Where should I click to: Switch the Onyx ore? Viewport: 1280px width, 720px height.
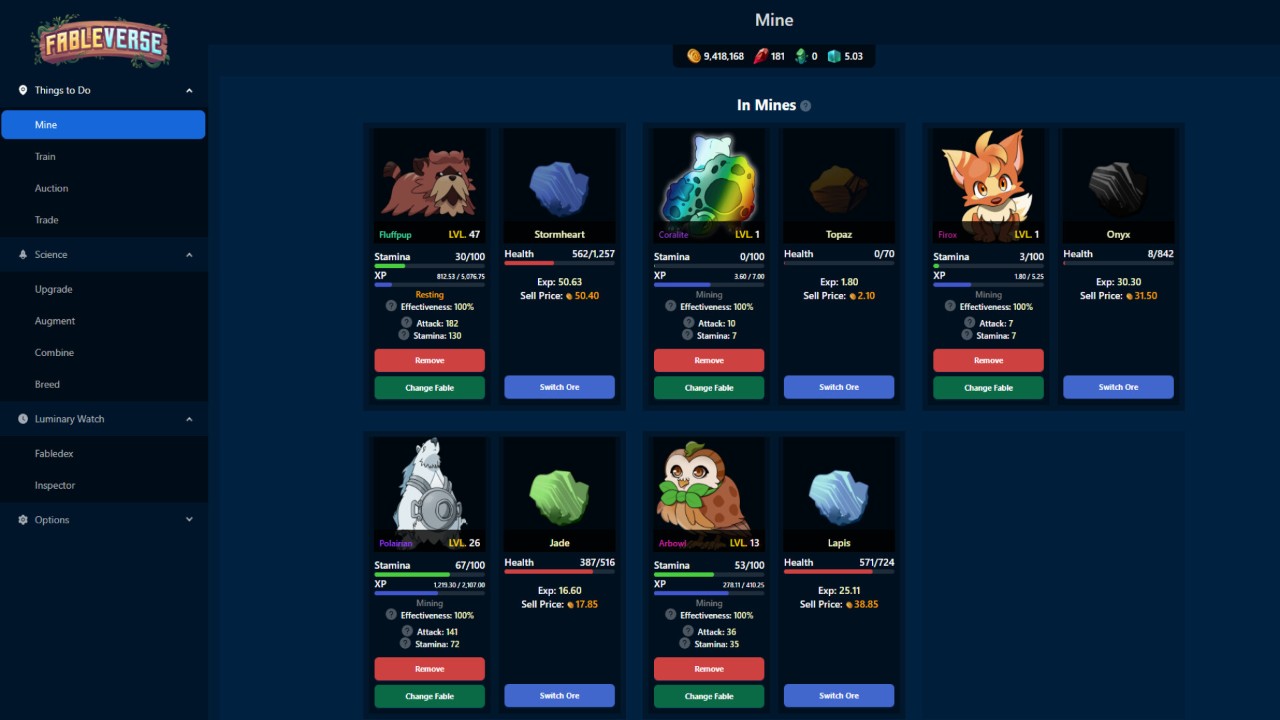pyautogui.click(x=1118, y=388)
